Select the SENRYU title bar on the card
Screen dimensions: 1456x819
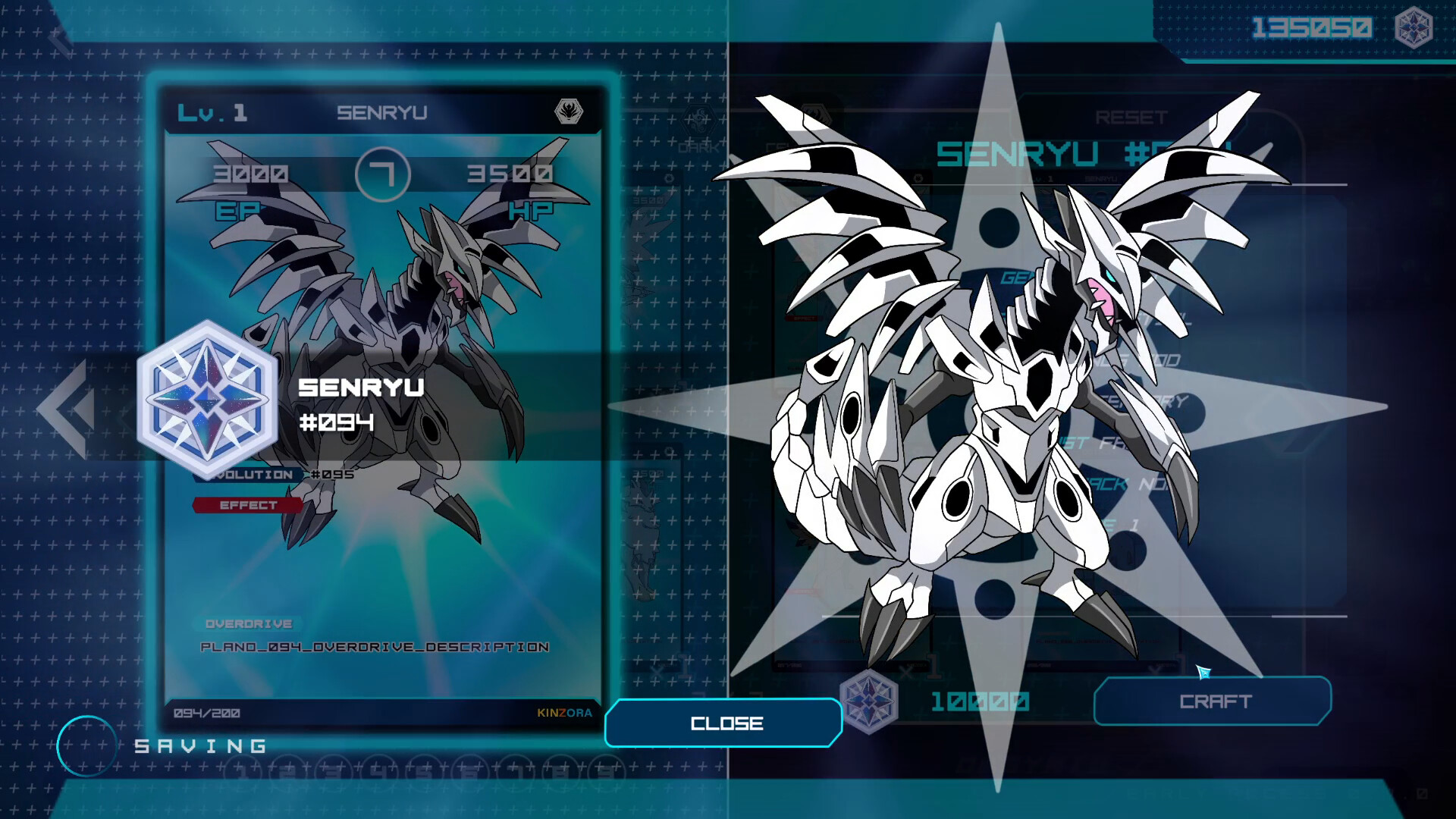point(383,113)
